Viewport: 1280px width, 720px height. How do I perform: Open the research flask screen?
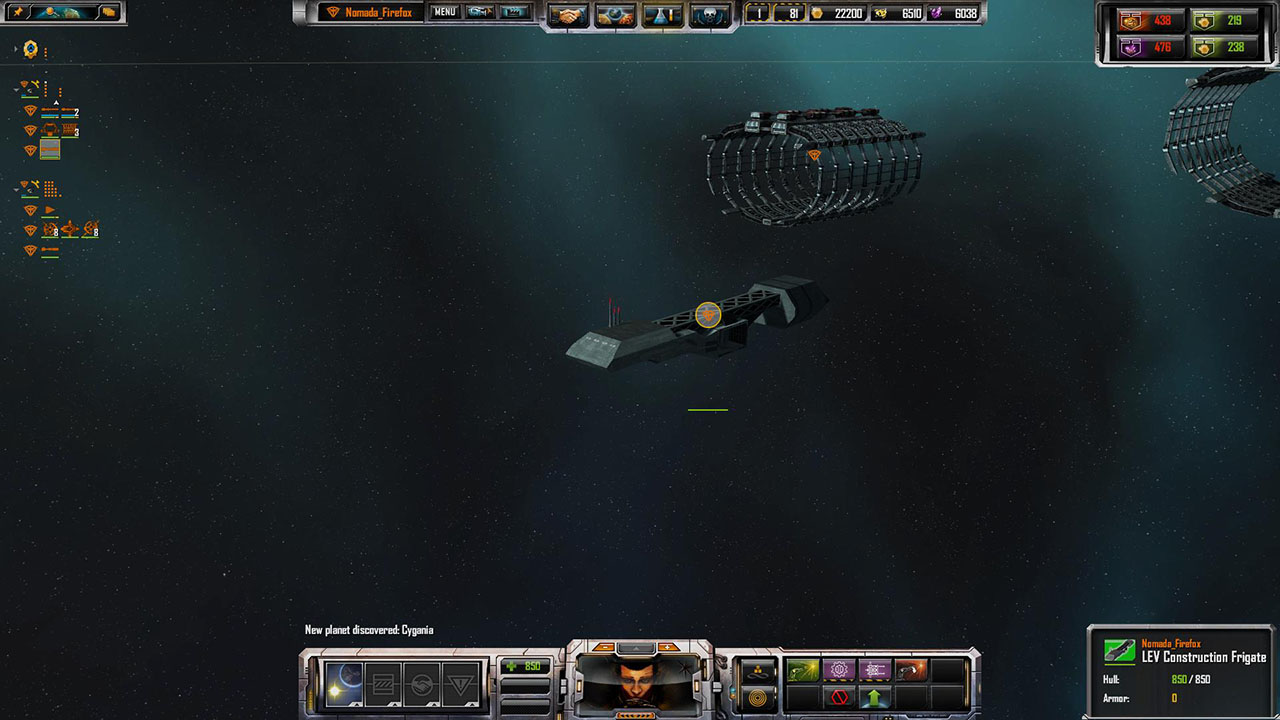coord(663,15)
